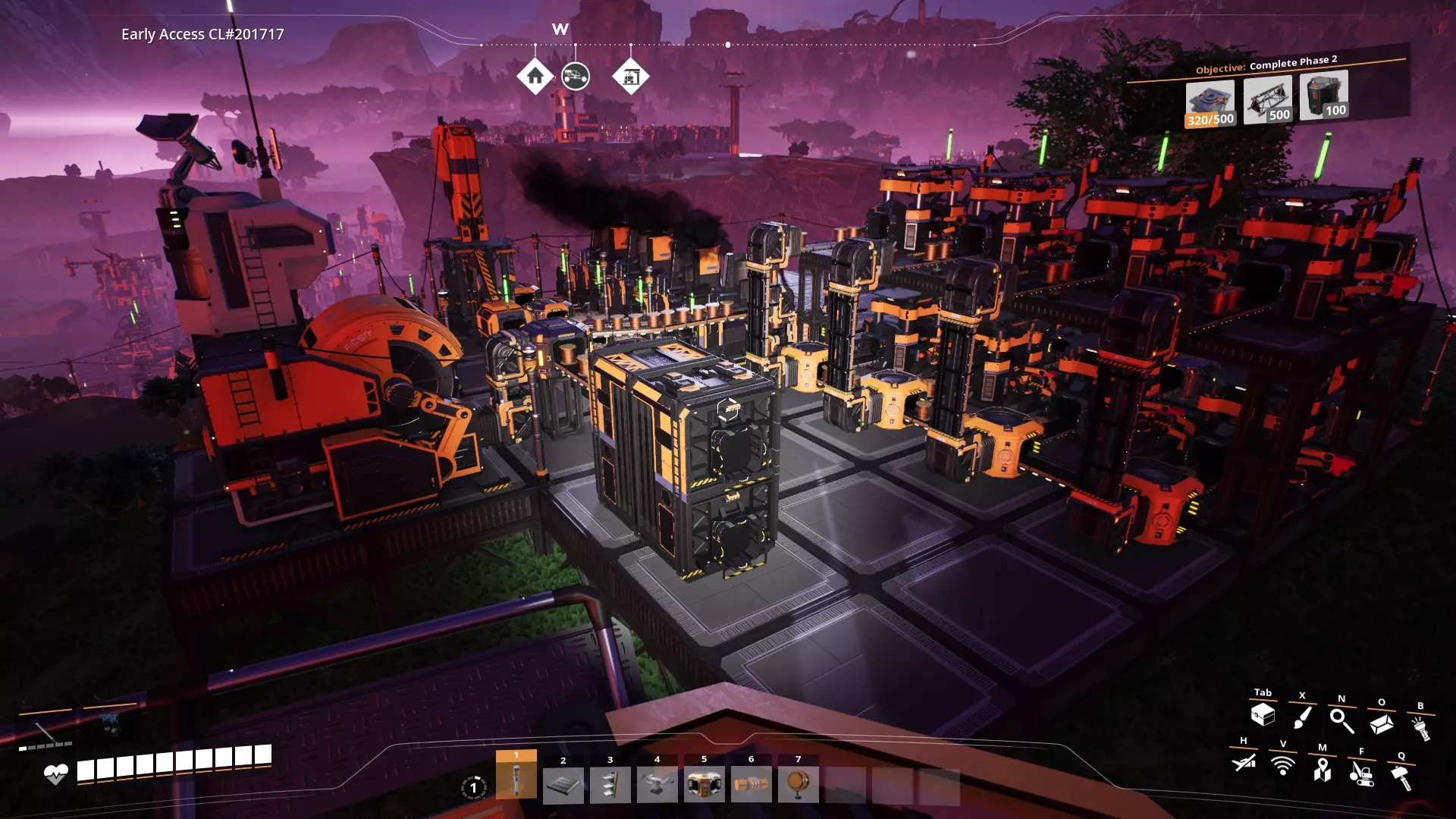Pick the conveyor support in hotbar slot 4
This screenshot has width=1456, height=819.
point(657,785)
